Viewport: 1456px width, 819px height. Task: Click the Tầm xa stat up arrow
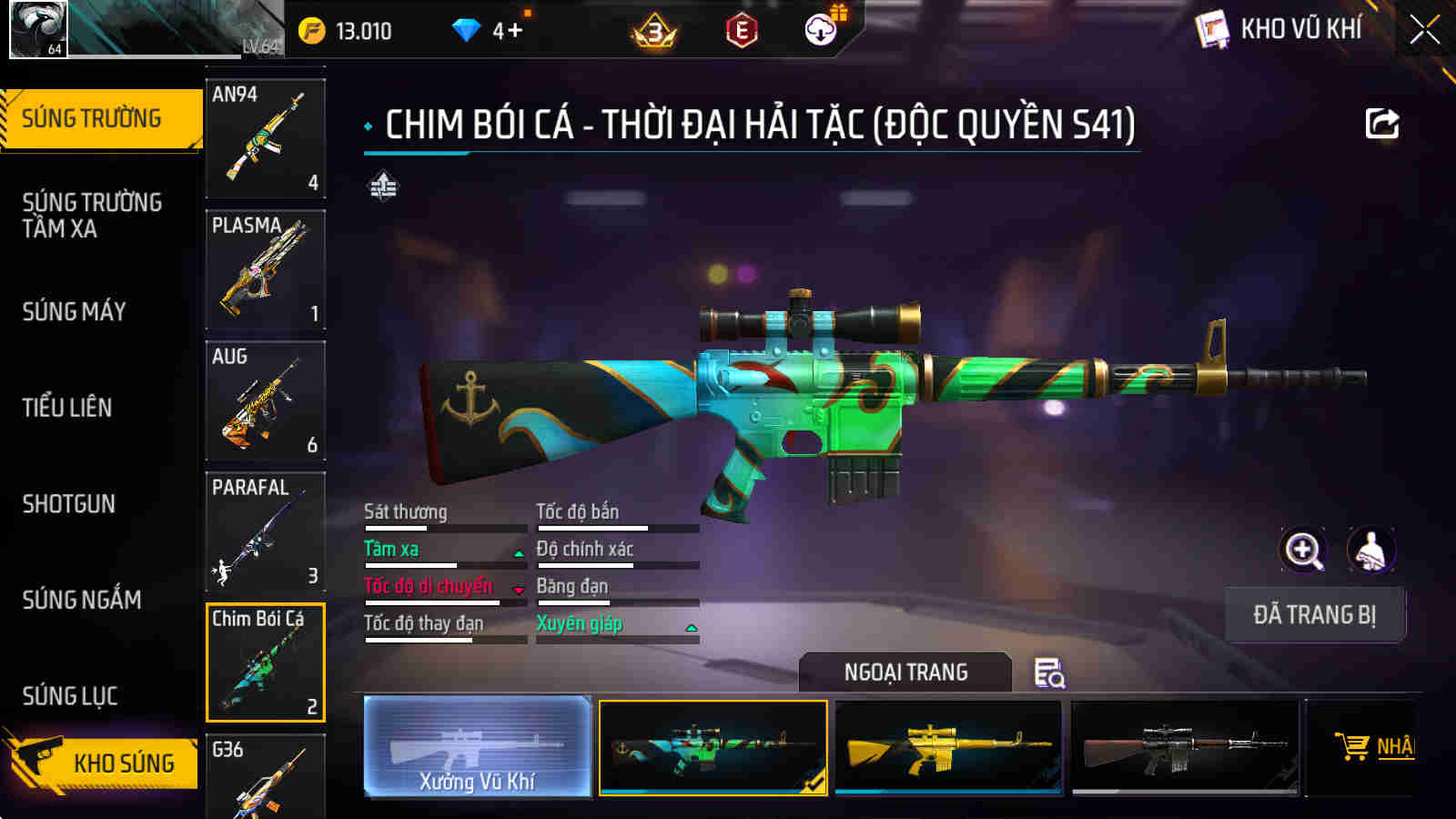(517, 553)
